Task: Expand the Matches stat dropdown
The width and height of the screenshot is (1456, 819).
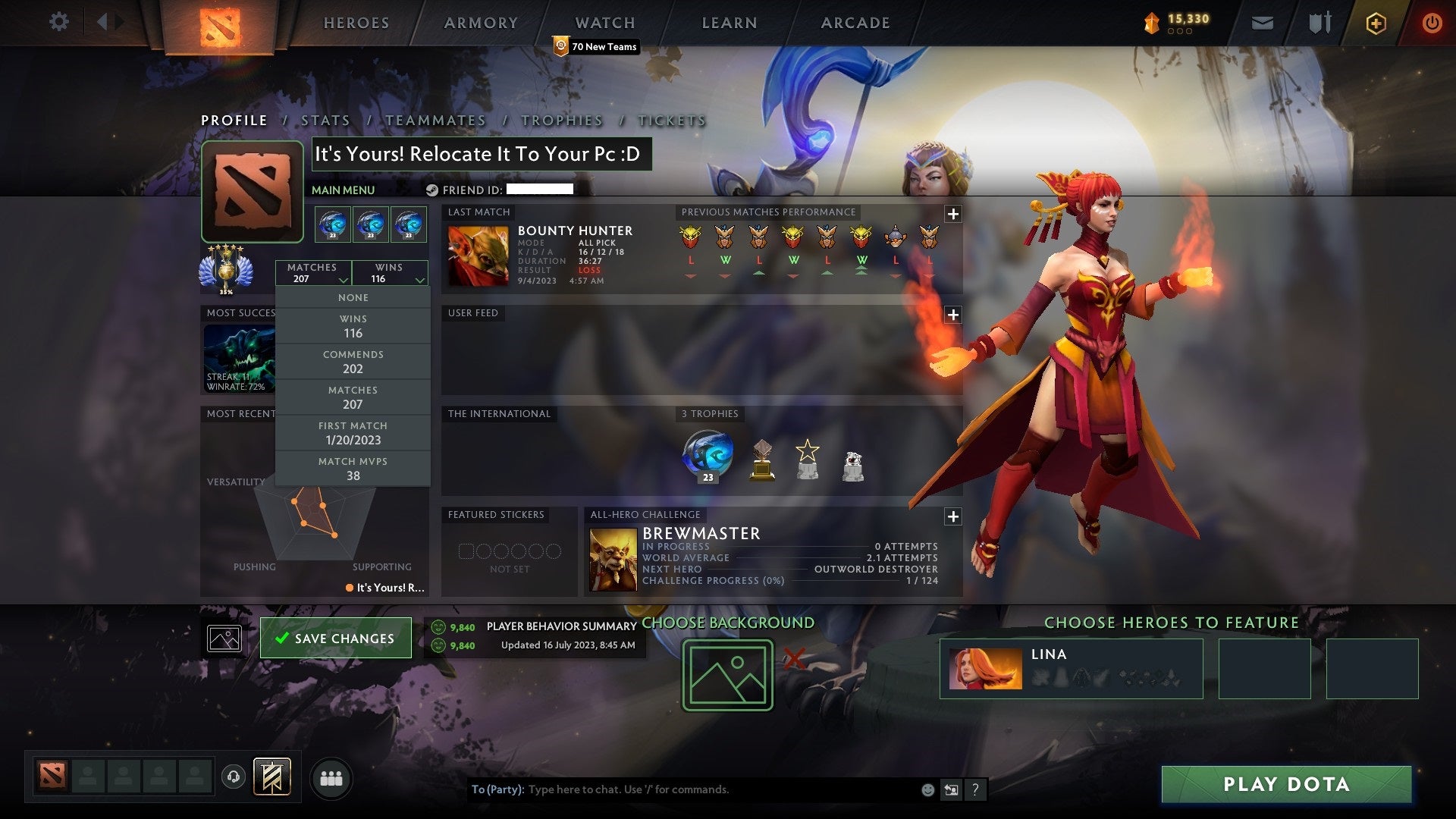Action: click(314, 273)
